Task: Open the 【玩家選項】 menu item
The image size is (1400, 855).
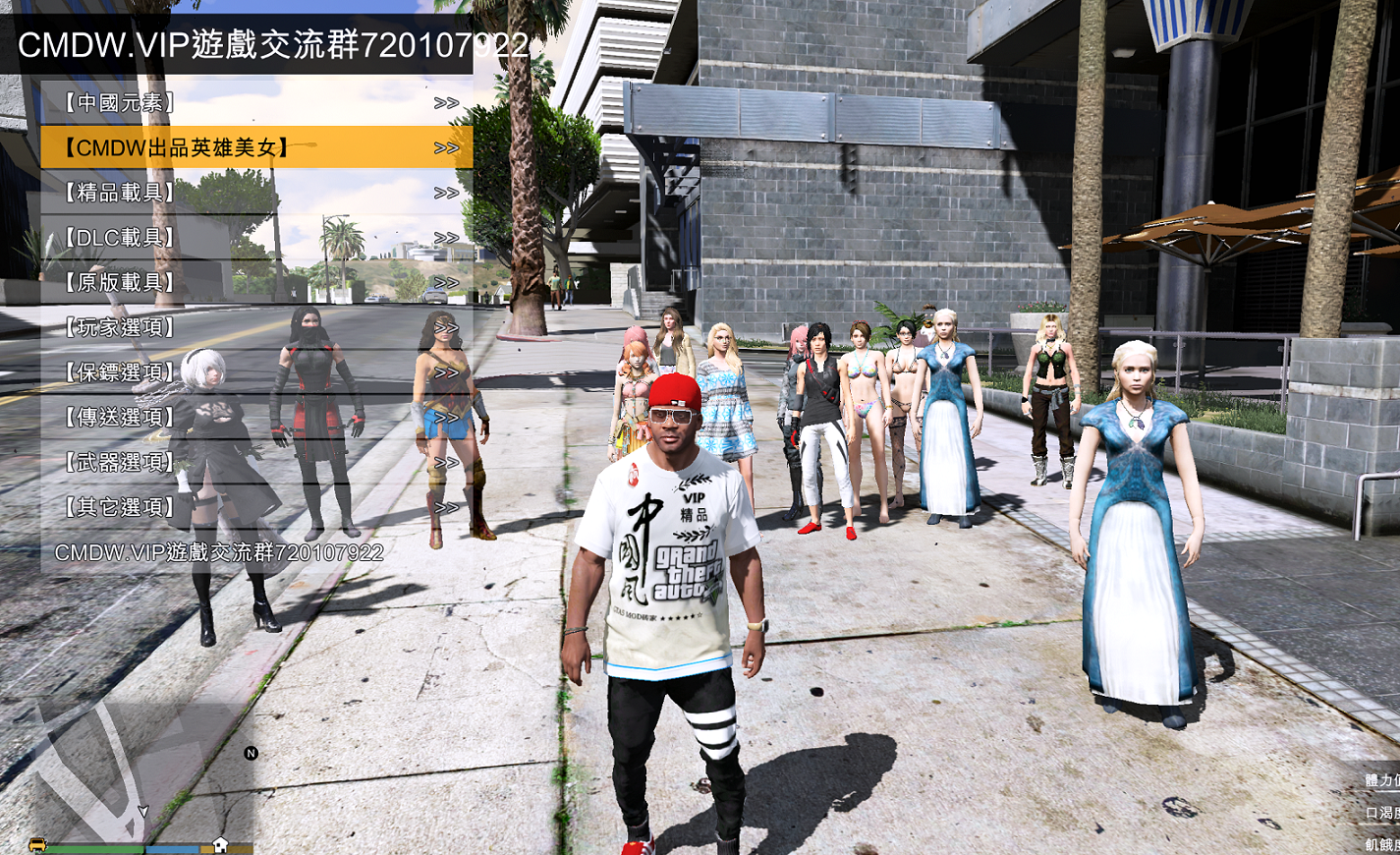Action: (x=118, y=327)
